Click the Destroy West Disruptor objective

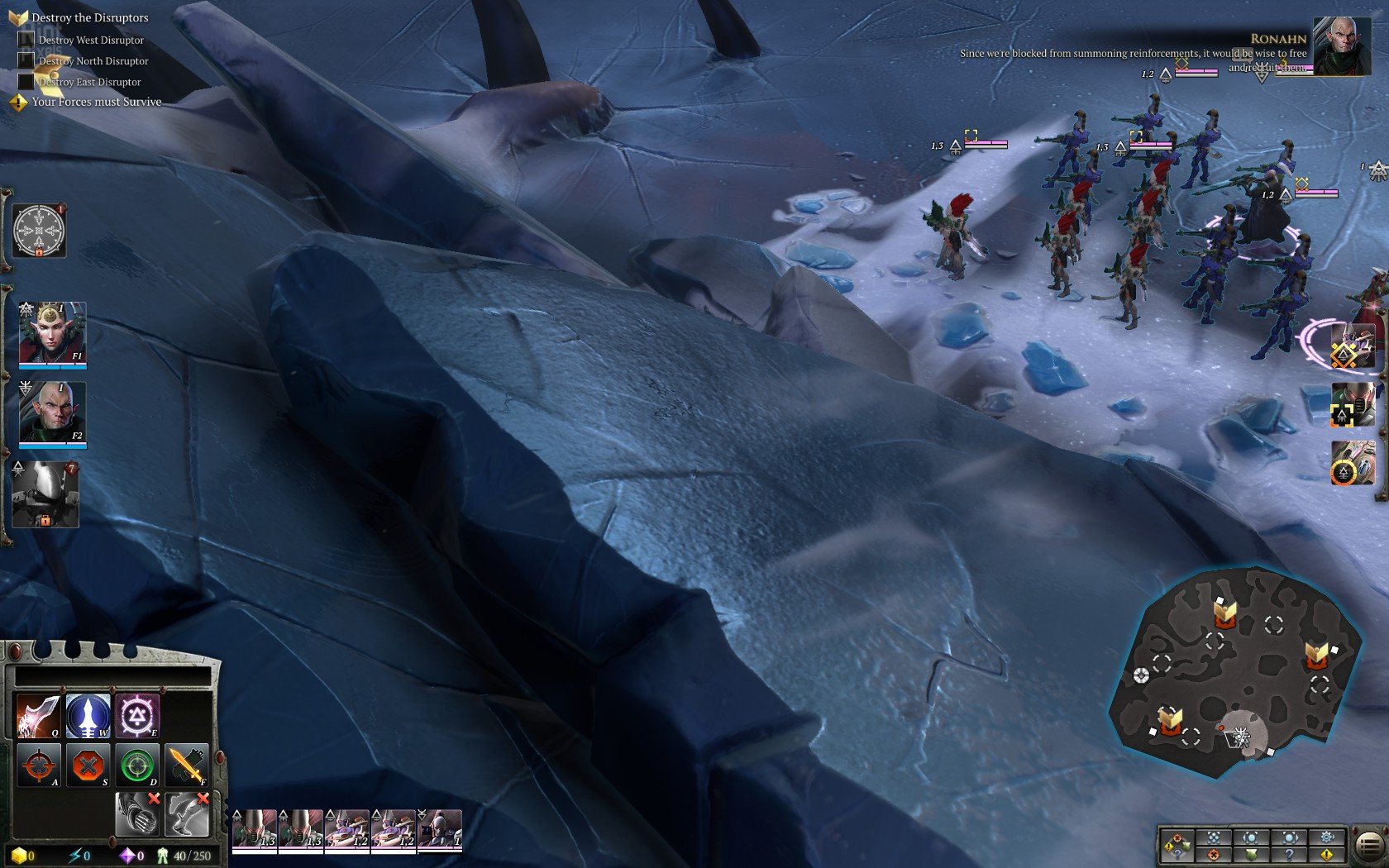91,40
